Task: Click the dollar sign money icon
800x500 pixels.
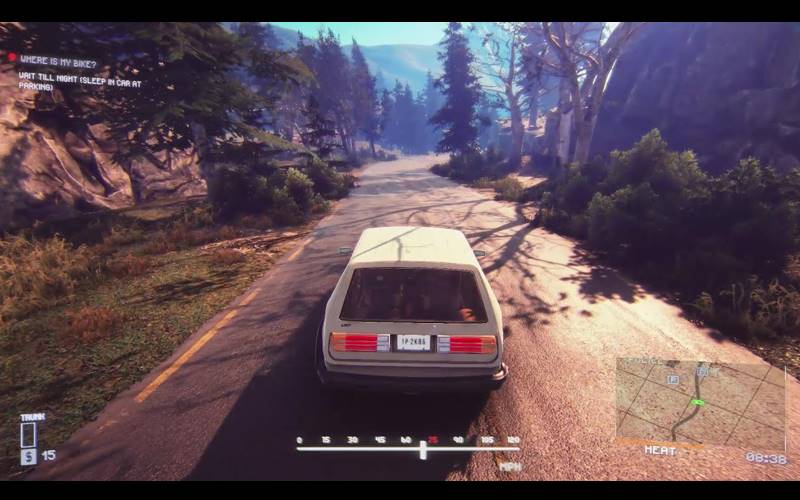Action: tap(28, 456)
